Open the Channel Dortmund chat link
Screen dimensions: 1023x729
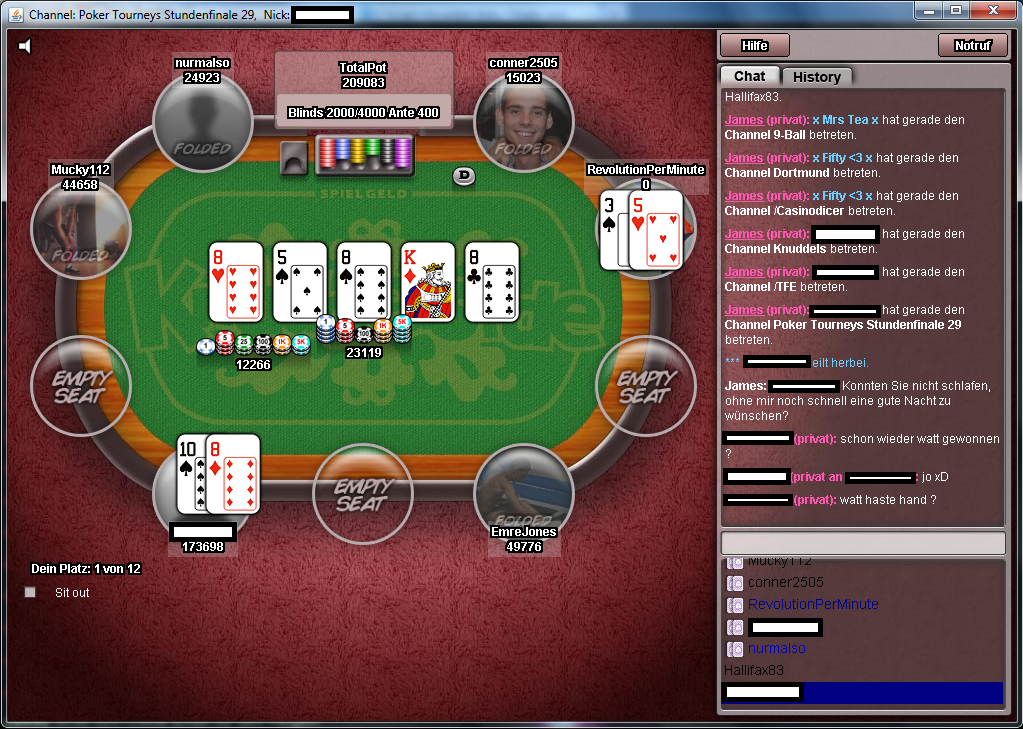[x=774, y=173]
